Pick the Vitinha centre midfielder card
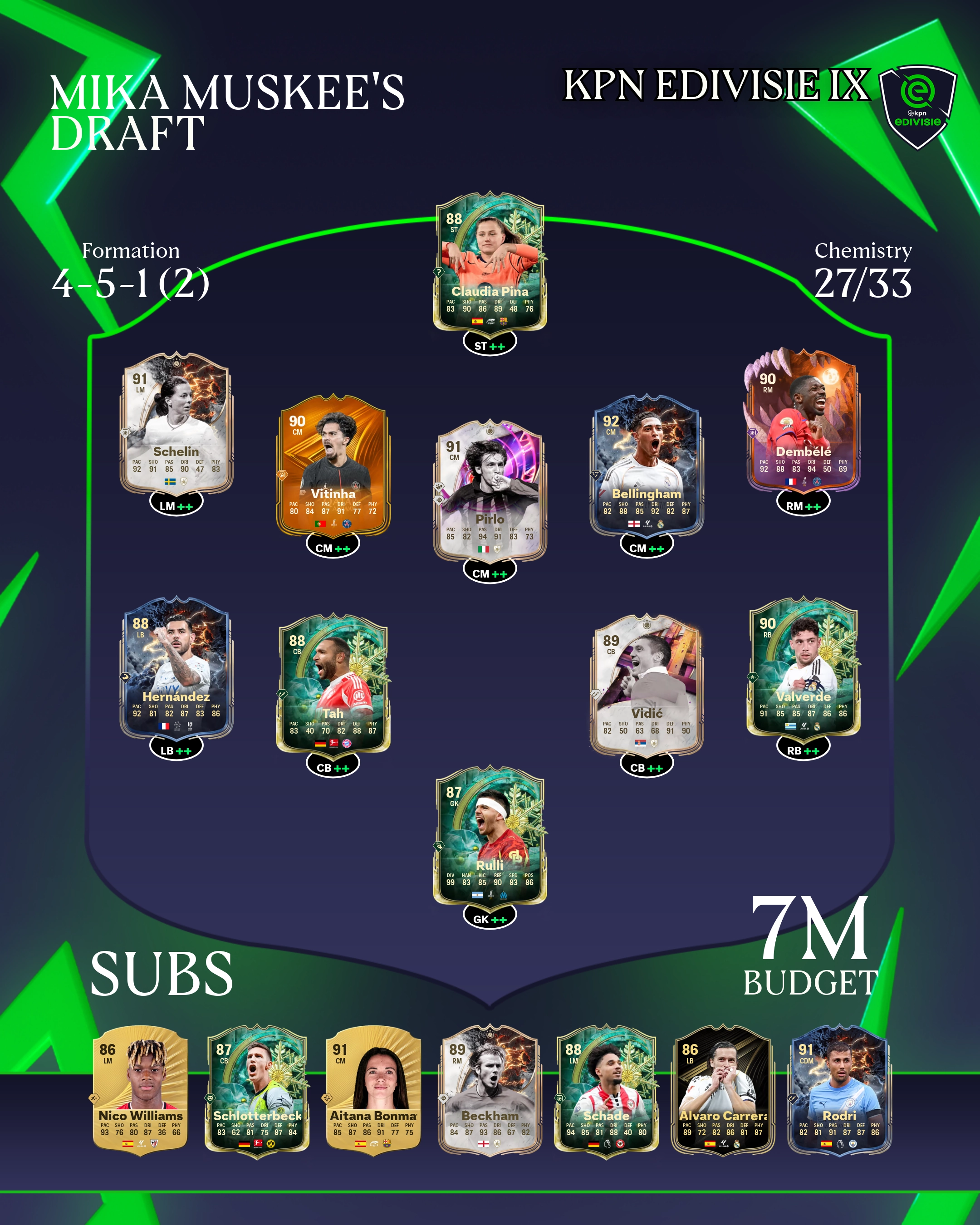Viewport: 980px width, 1225px height. tap(333, 466)
